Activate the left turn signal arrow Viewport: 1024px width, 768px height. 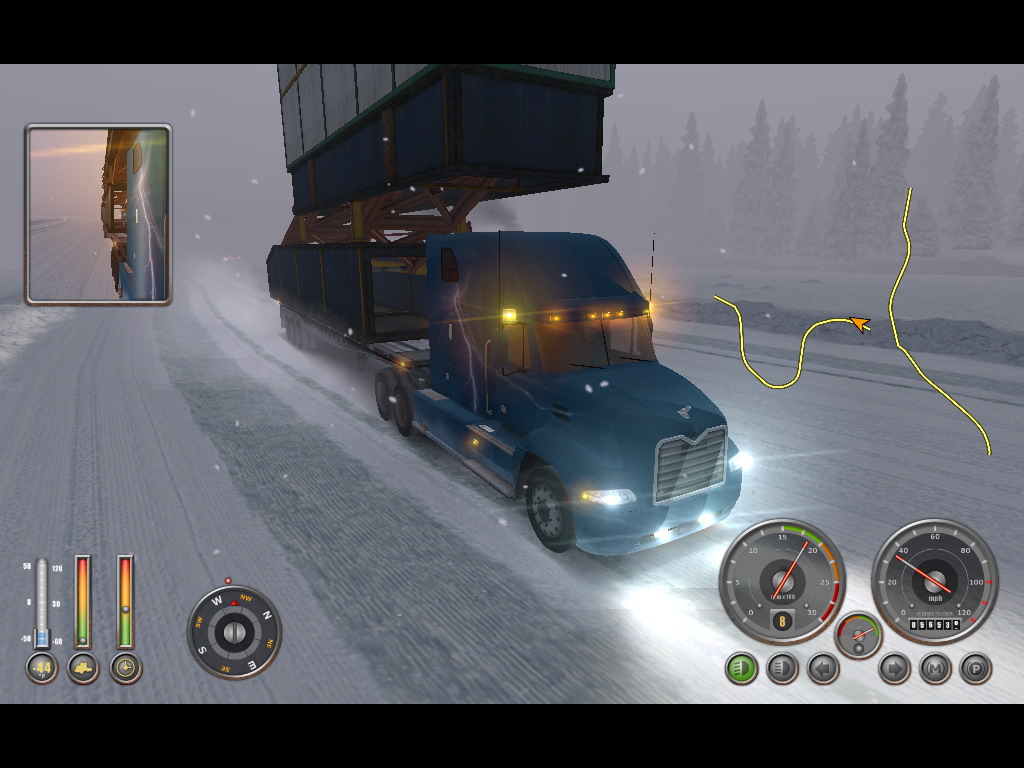tap(823, 668)
